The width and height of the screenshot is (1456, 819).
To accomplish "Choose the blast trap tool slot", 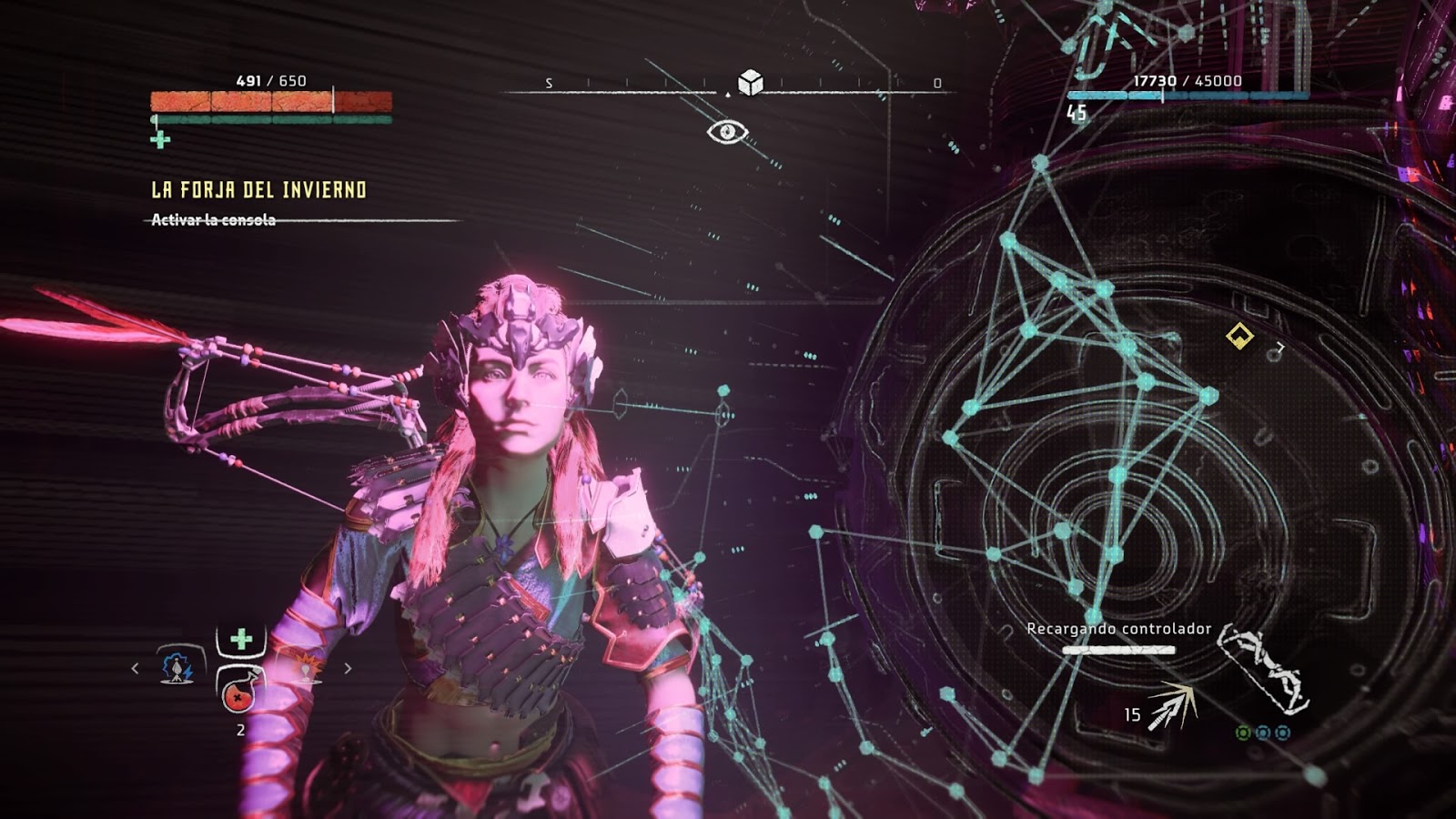I will pos(306,669).
